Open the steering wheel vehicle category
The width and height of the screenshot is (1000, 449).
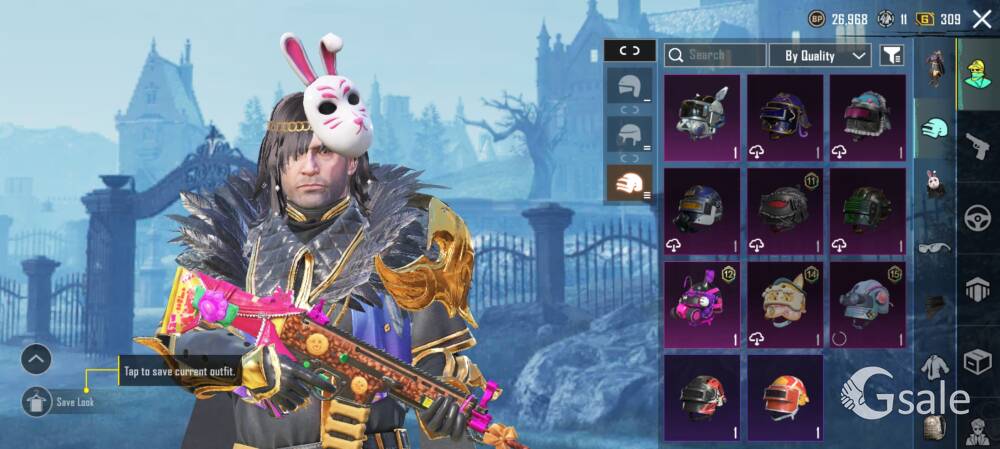[x=977, y=218]
